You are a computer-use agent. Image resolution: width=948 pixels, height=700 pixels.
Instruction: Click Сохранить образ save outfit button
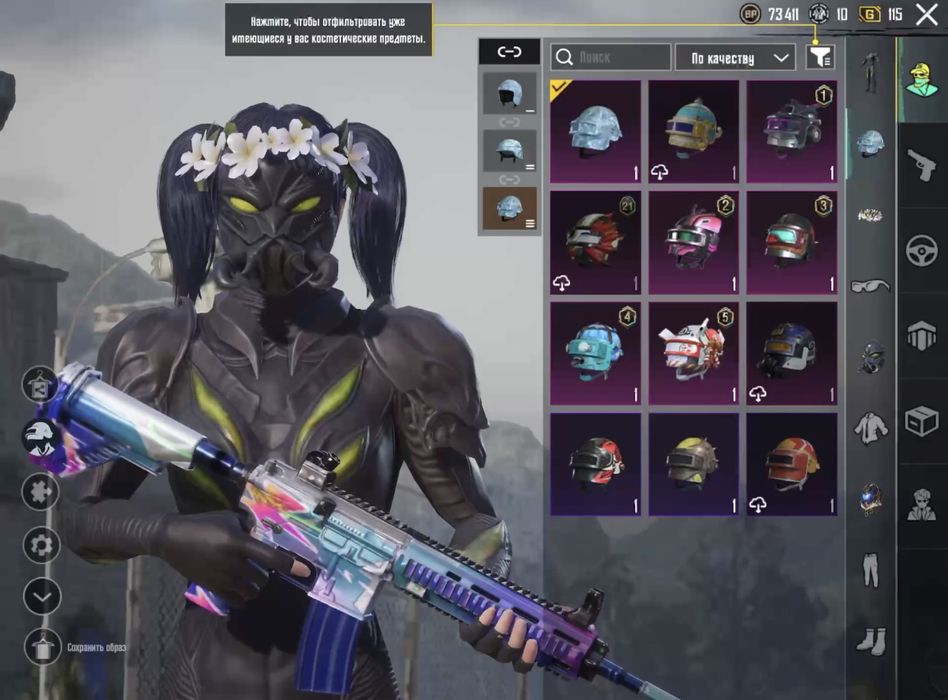[43, 647]
